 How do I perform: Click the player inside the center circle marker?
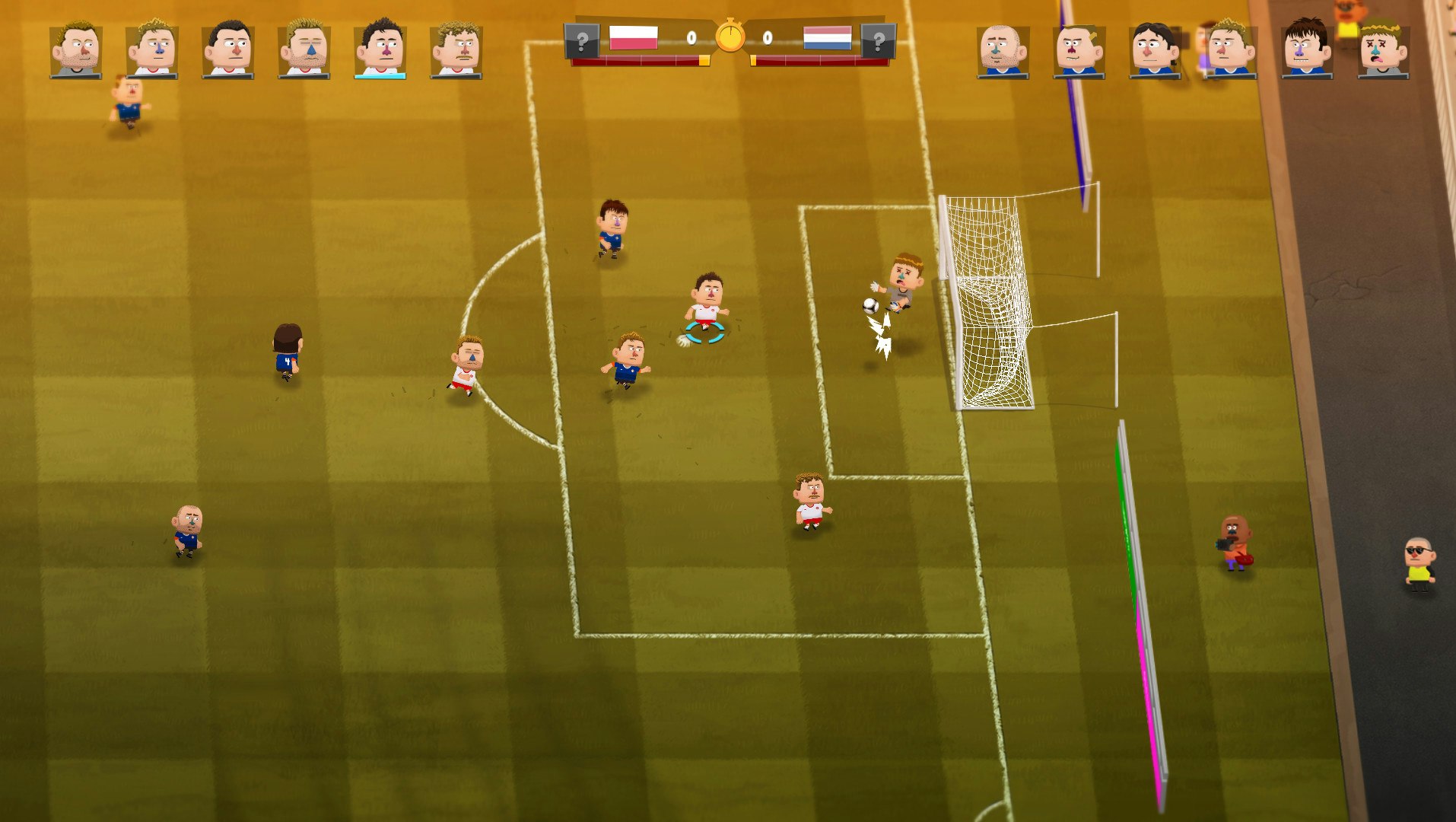(704, 303)
